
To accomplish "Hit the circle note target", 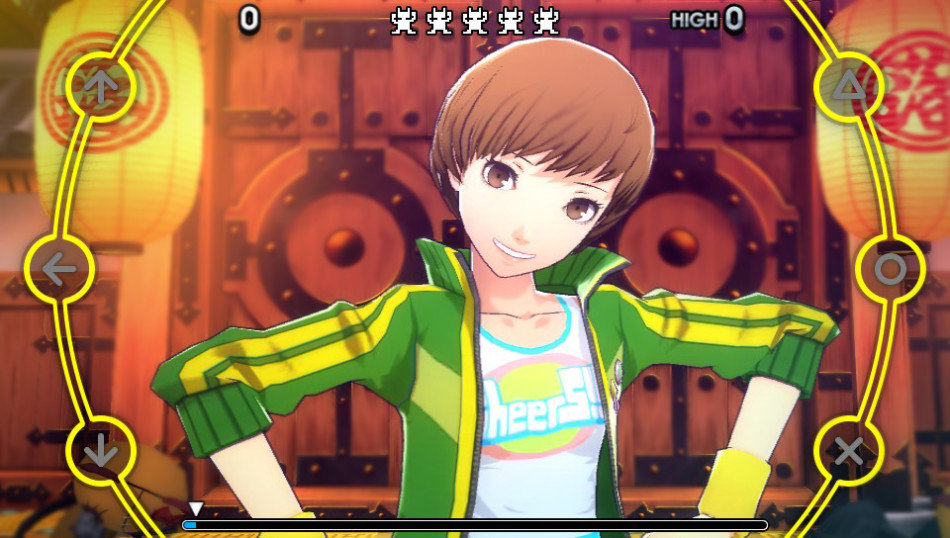I will pyautogui.click(x=890, y=269).
